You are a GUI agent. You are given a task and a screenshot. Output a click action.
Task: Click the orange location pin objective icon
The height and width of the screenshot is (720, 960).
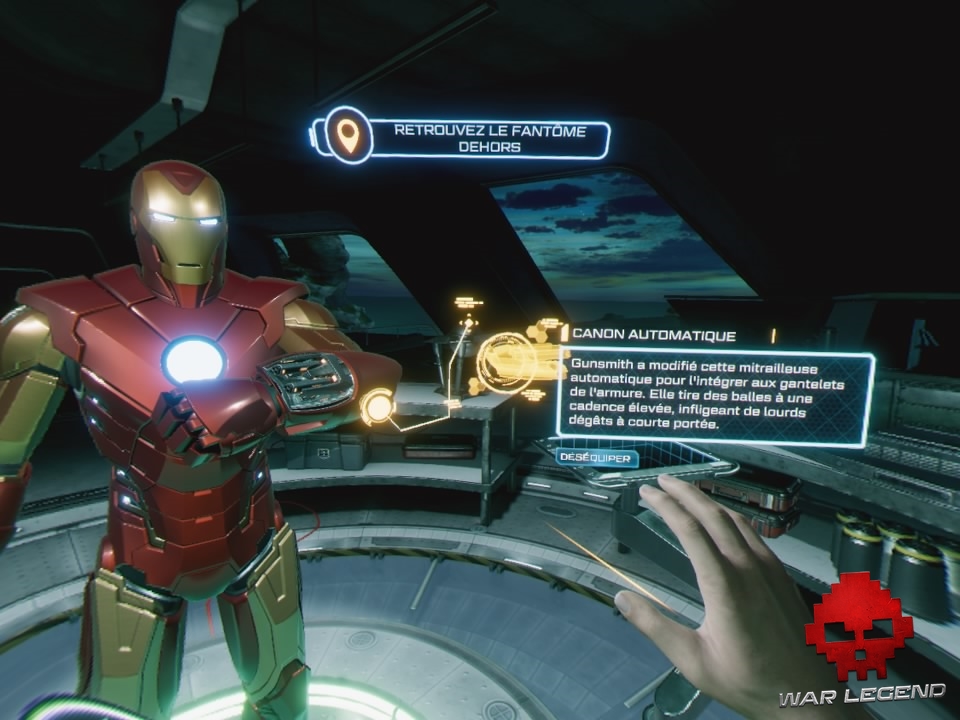[348, 136]
